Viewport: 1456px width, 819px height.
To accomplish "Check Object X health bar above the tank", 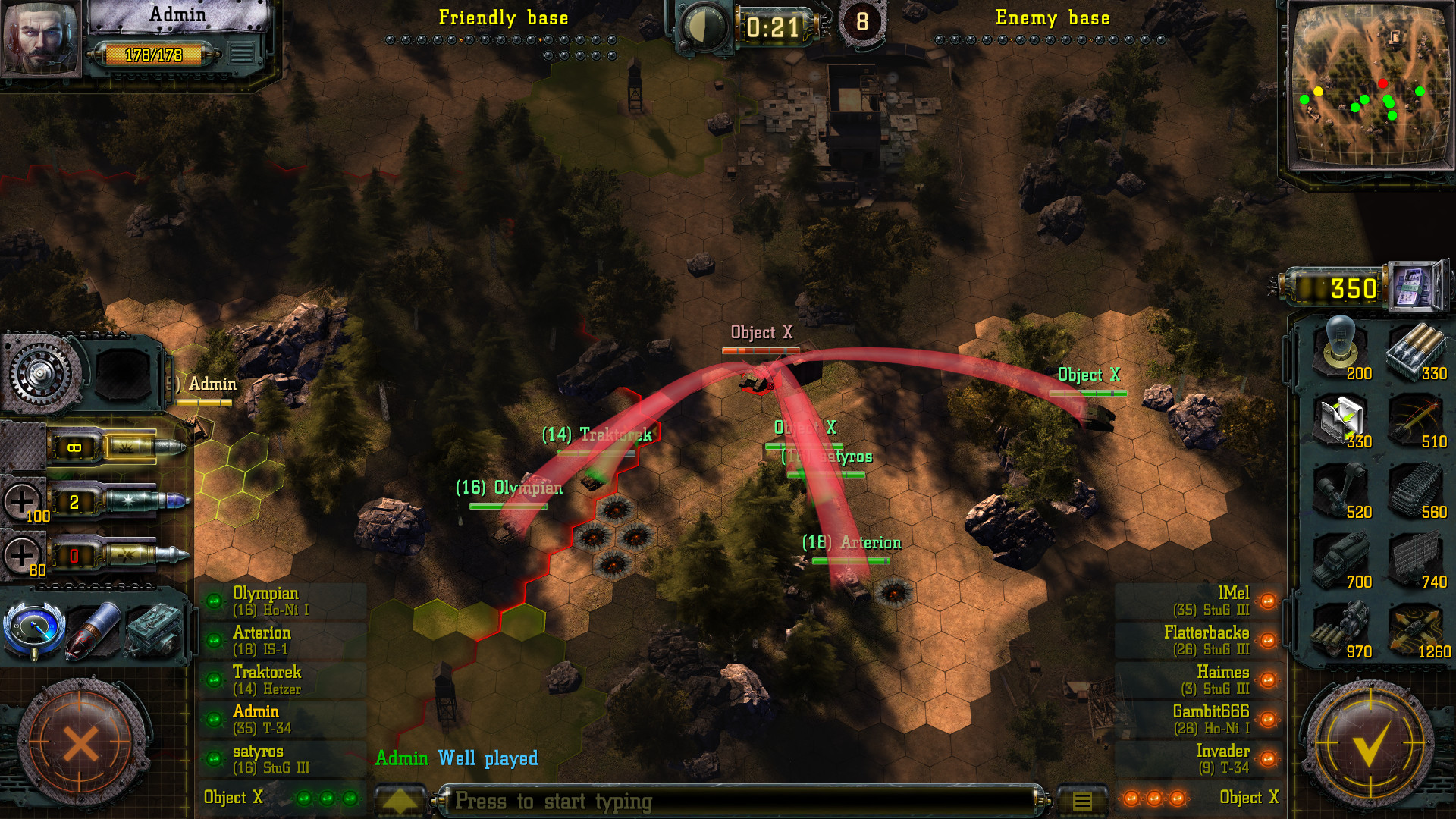I will click(x=761, y=351).
